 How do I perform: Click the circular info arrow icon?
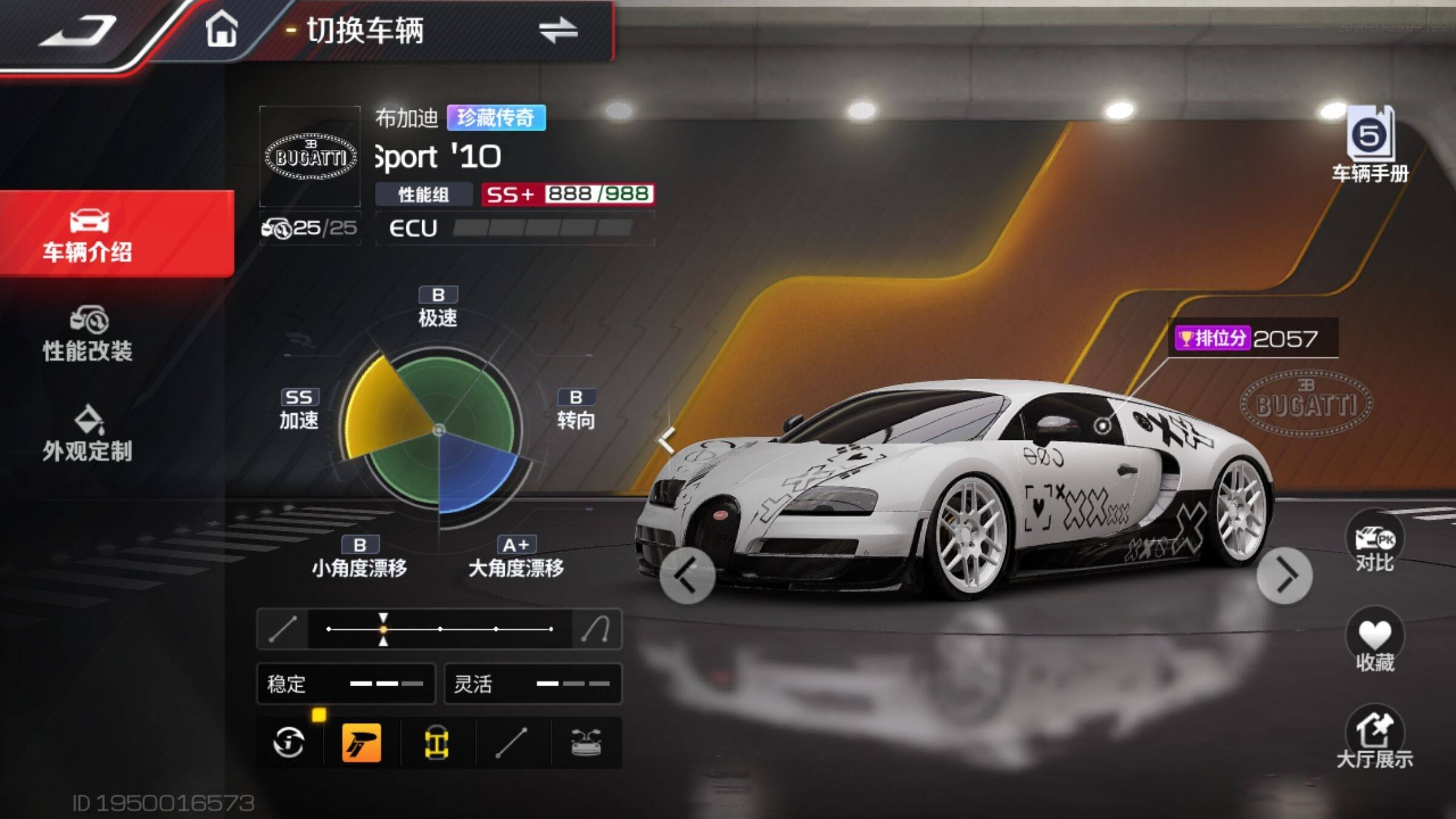(289, 743)
